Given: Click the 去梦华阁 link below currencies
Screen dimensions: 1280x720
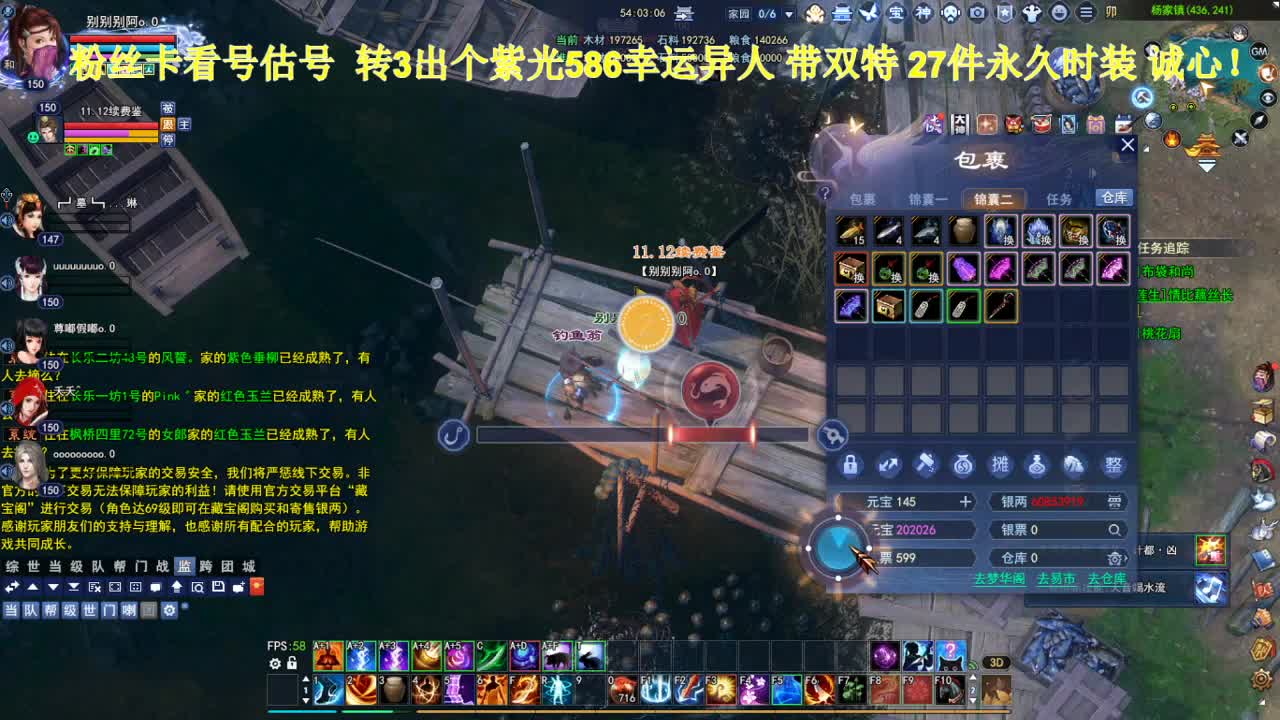Looking at the screenshot, I should point(999,579).
